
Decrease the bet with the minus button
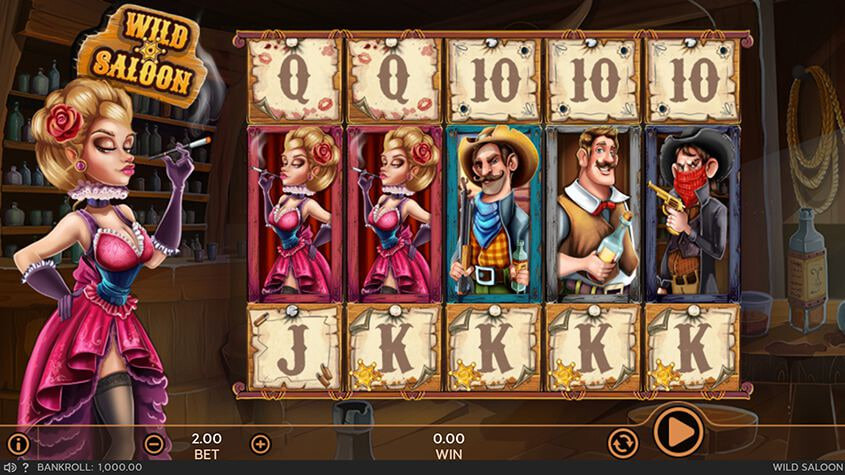click(154, 443)
